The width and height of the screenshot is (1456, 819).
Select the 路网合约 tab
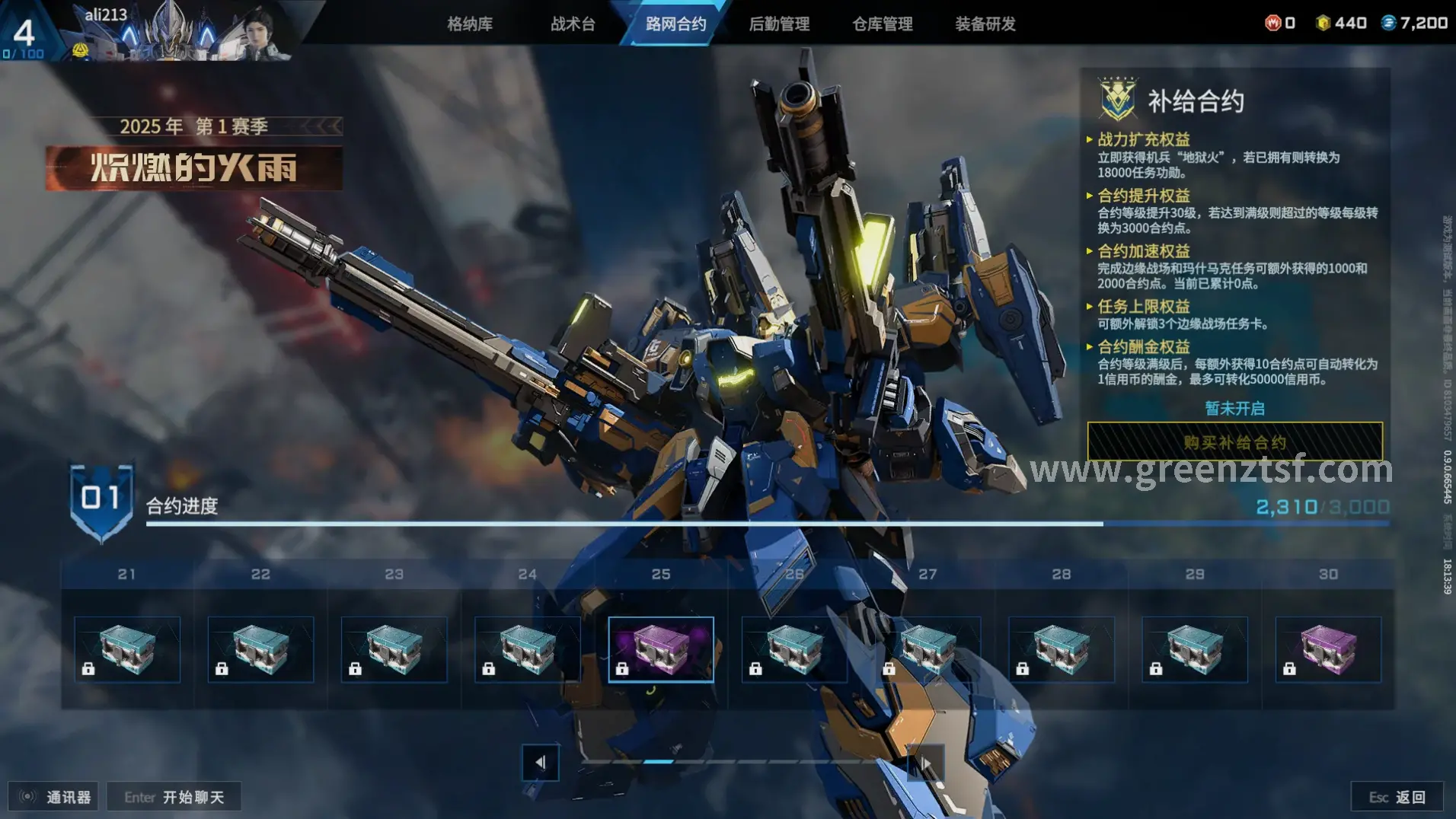coord(675,24)
